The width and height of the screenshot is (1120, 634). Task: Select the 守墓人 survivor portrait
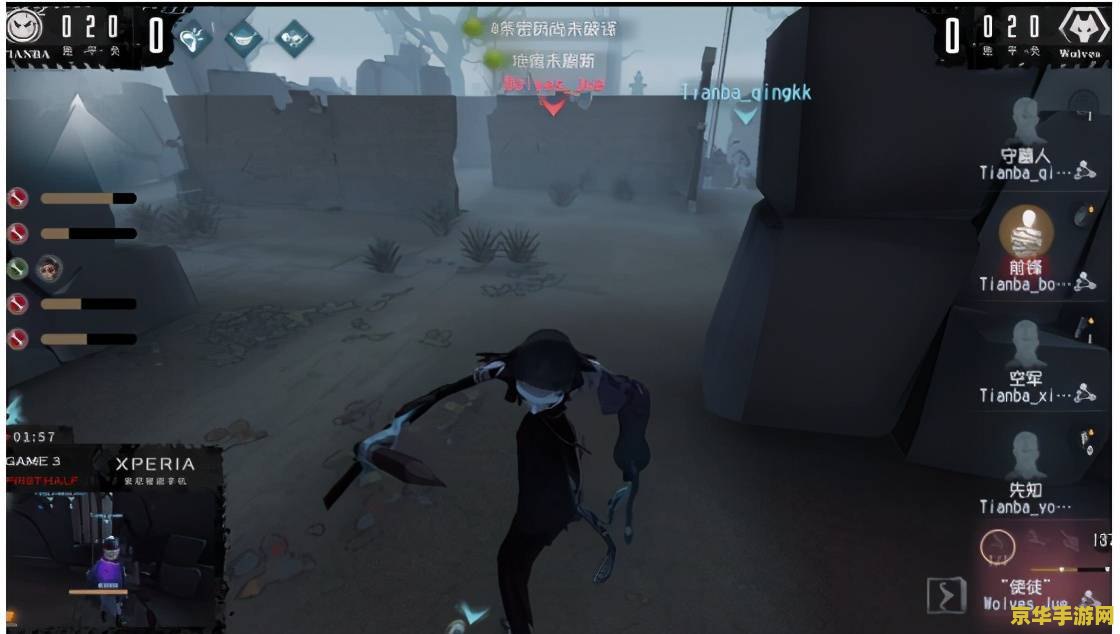[1023, 122]
